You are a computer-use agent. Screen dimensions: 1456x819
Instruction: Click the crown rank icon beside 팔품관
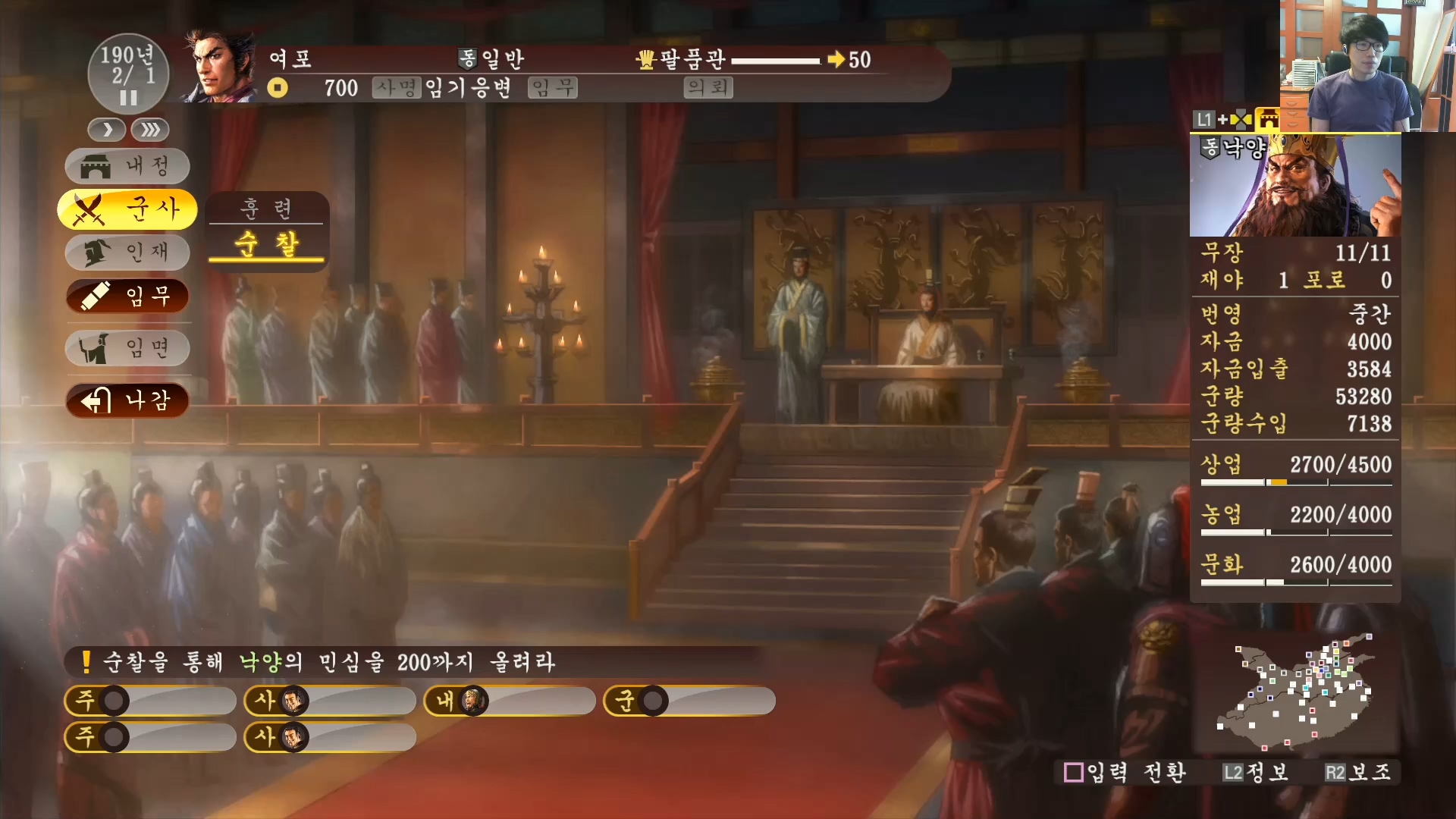[645, 60]
